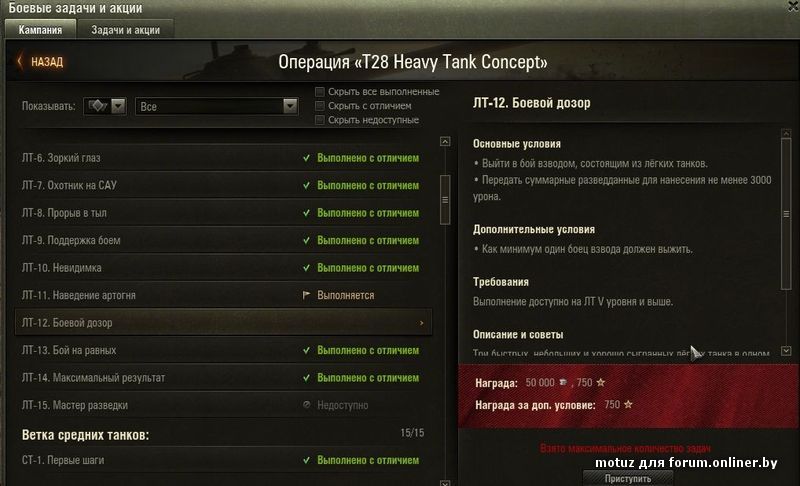Enable Скрыть с отличием checkbox
The image size is (800, 486).
(x=320, y=106)
